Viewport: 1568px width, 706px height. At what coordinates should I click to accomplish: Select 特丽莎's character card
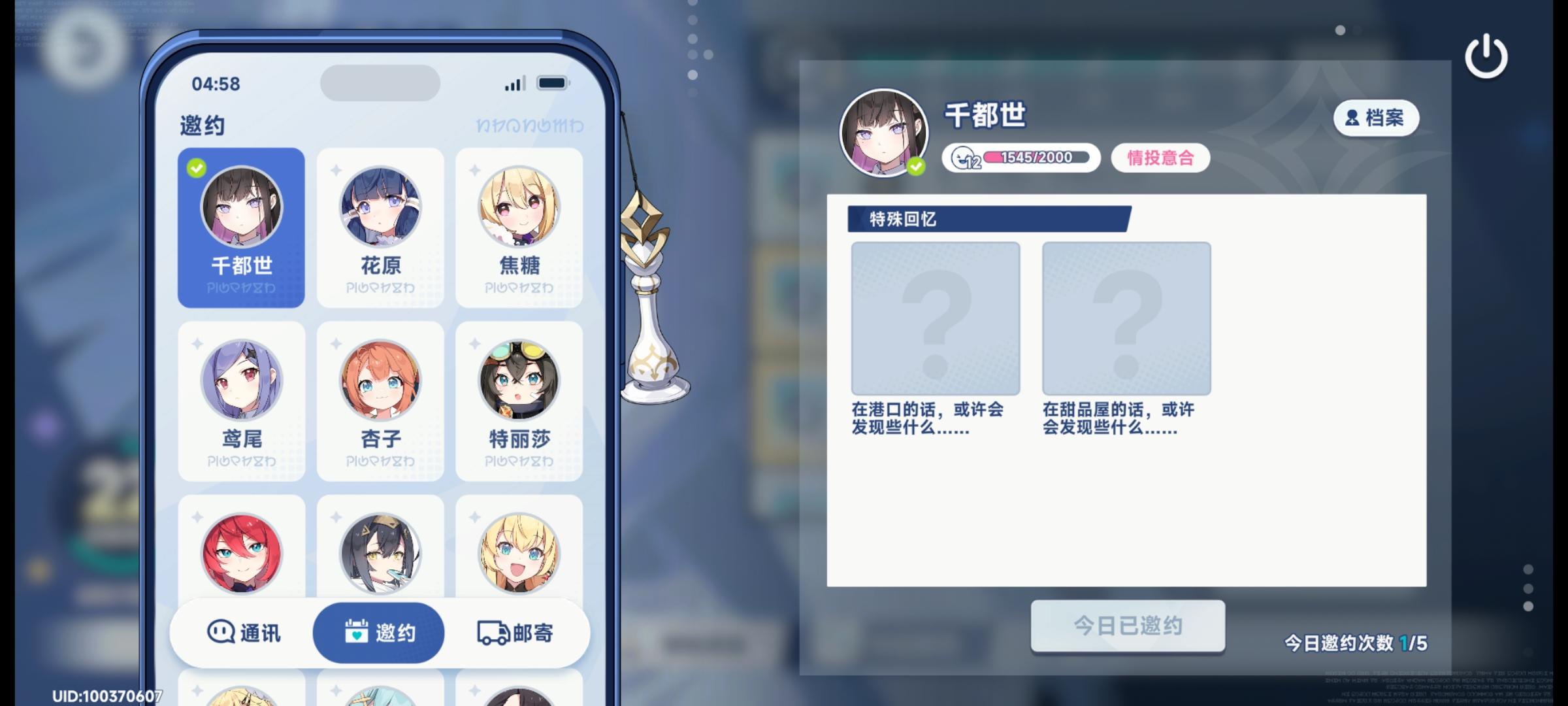tap(519, 400)
